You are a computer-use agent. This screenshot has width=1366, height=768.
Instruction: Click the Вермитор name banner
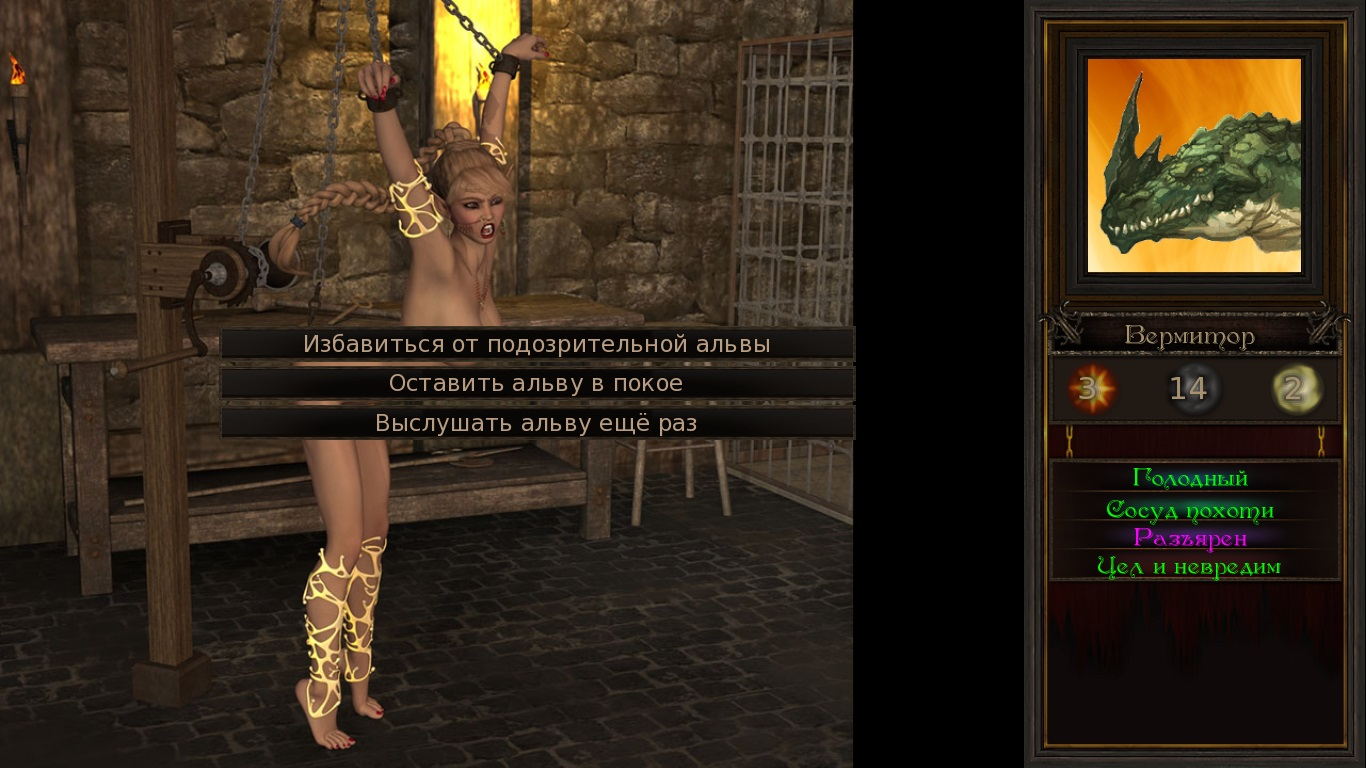(1192, 337)
